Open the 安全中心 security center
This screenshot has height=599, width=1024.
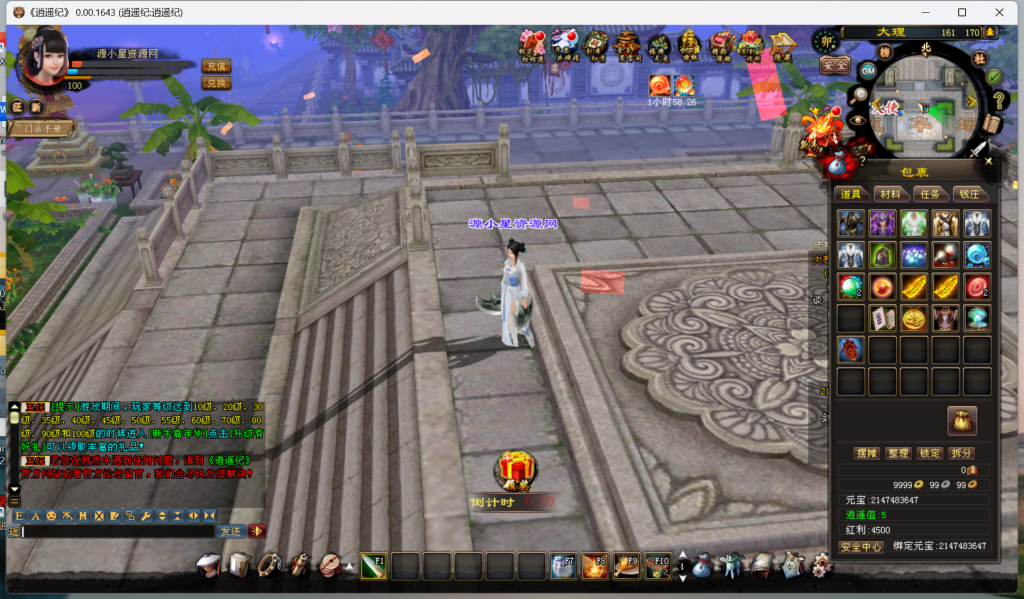[860, 547]
